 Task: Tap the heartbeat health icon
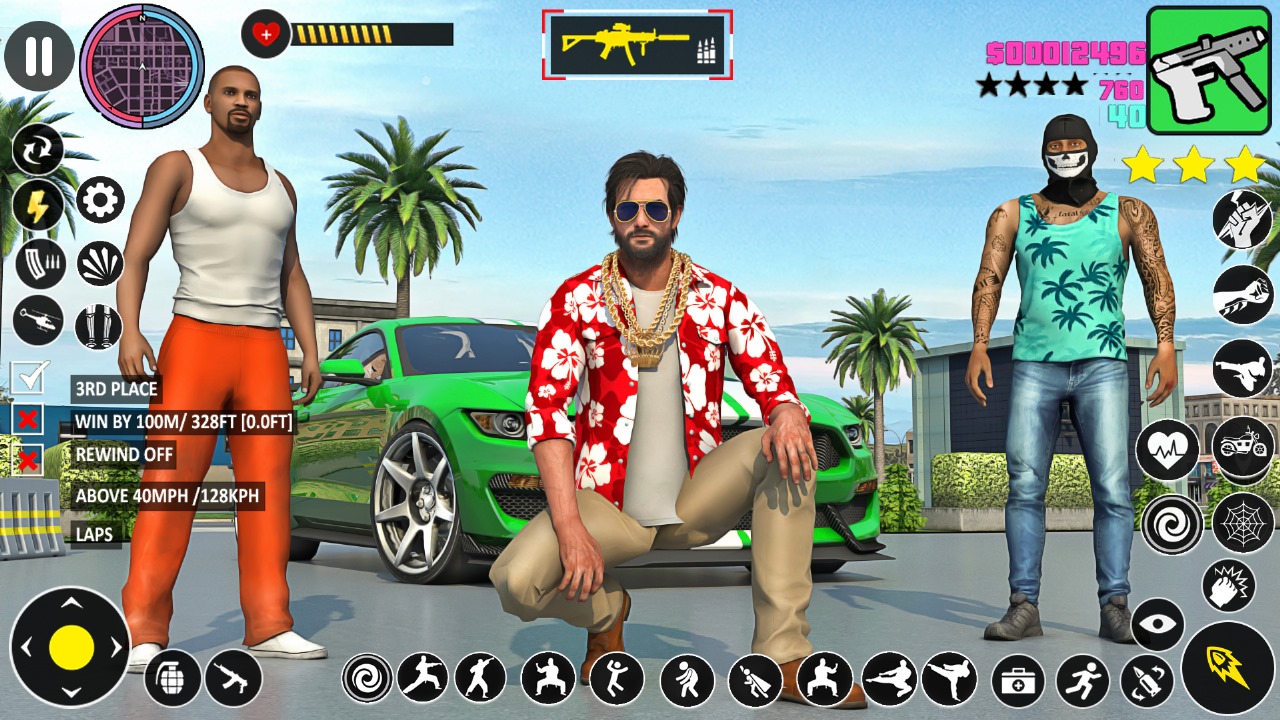tap(1167, 449)
